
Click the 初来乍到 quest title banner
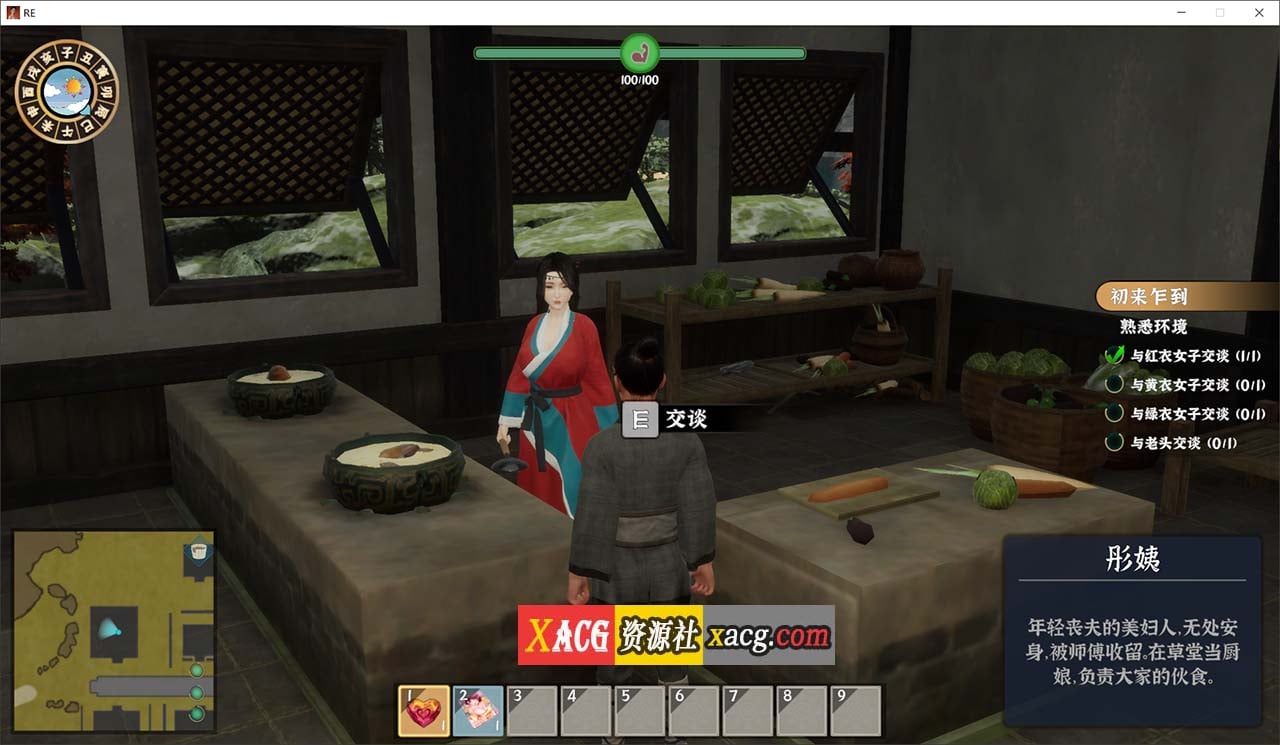(x=1149, y=296)
